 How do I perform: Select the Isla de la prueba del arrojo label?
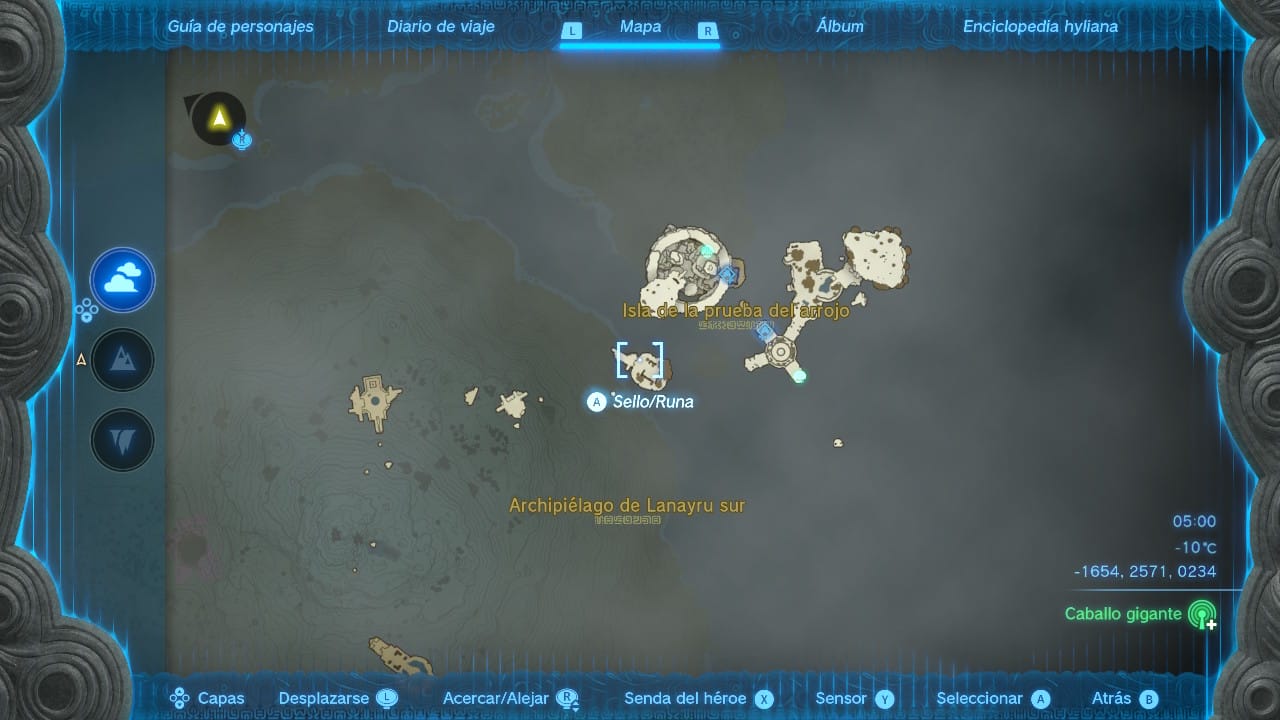[x=736, y=311]
